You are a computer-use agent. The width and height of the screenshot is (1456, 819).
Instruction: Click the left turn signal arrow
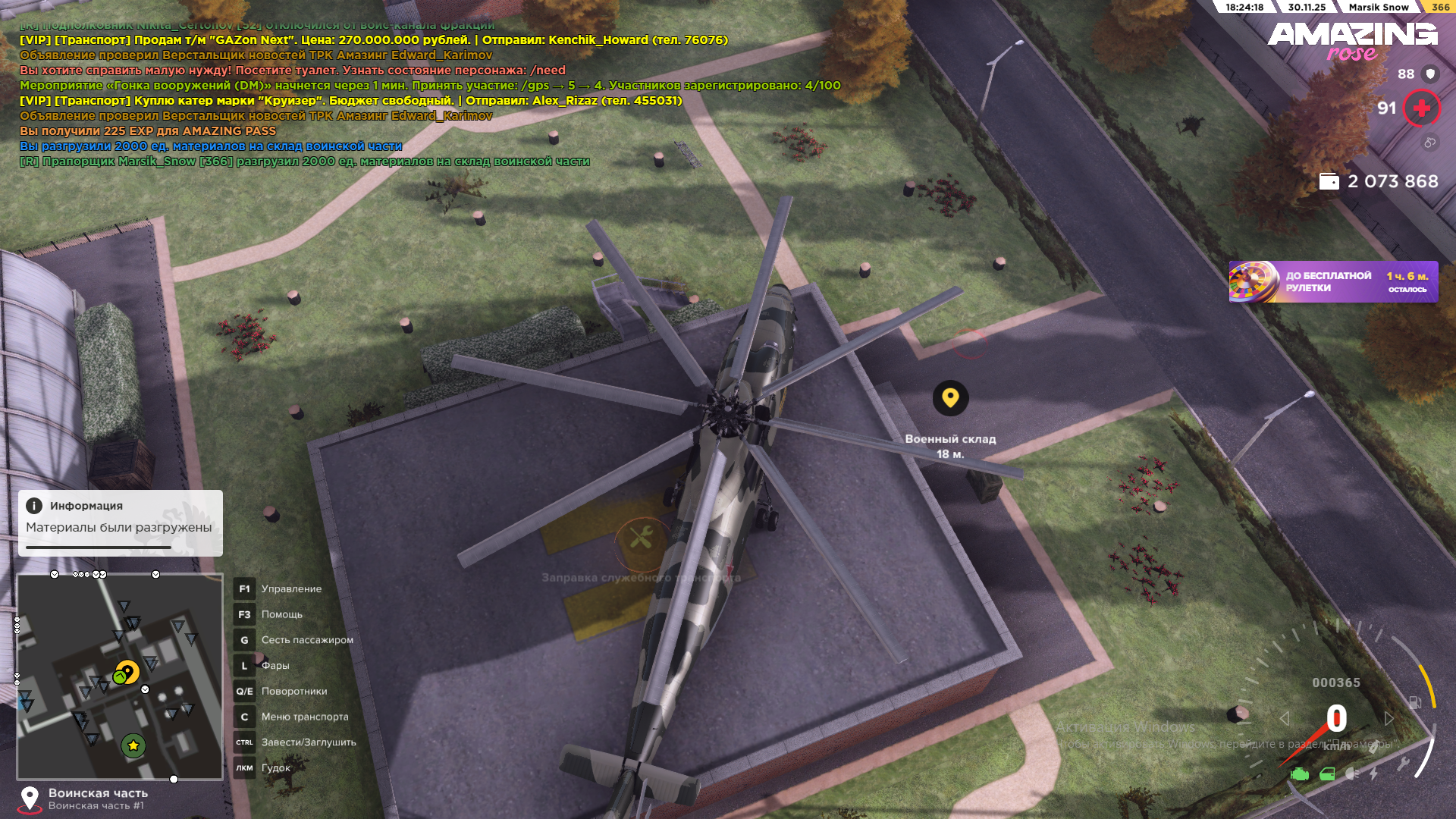[1284, 718]
